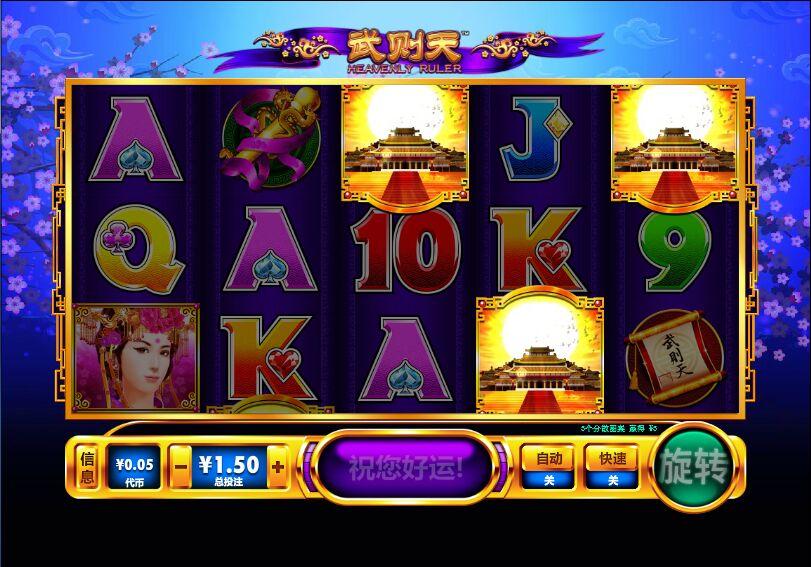This screenshot has height=567, width=811.
Task: Toggle the 自动 auto-spin option
Action: coord(547,467)
